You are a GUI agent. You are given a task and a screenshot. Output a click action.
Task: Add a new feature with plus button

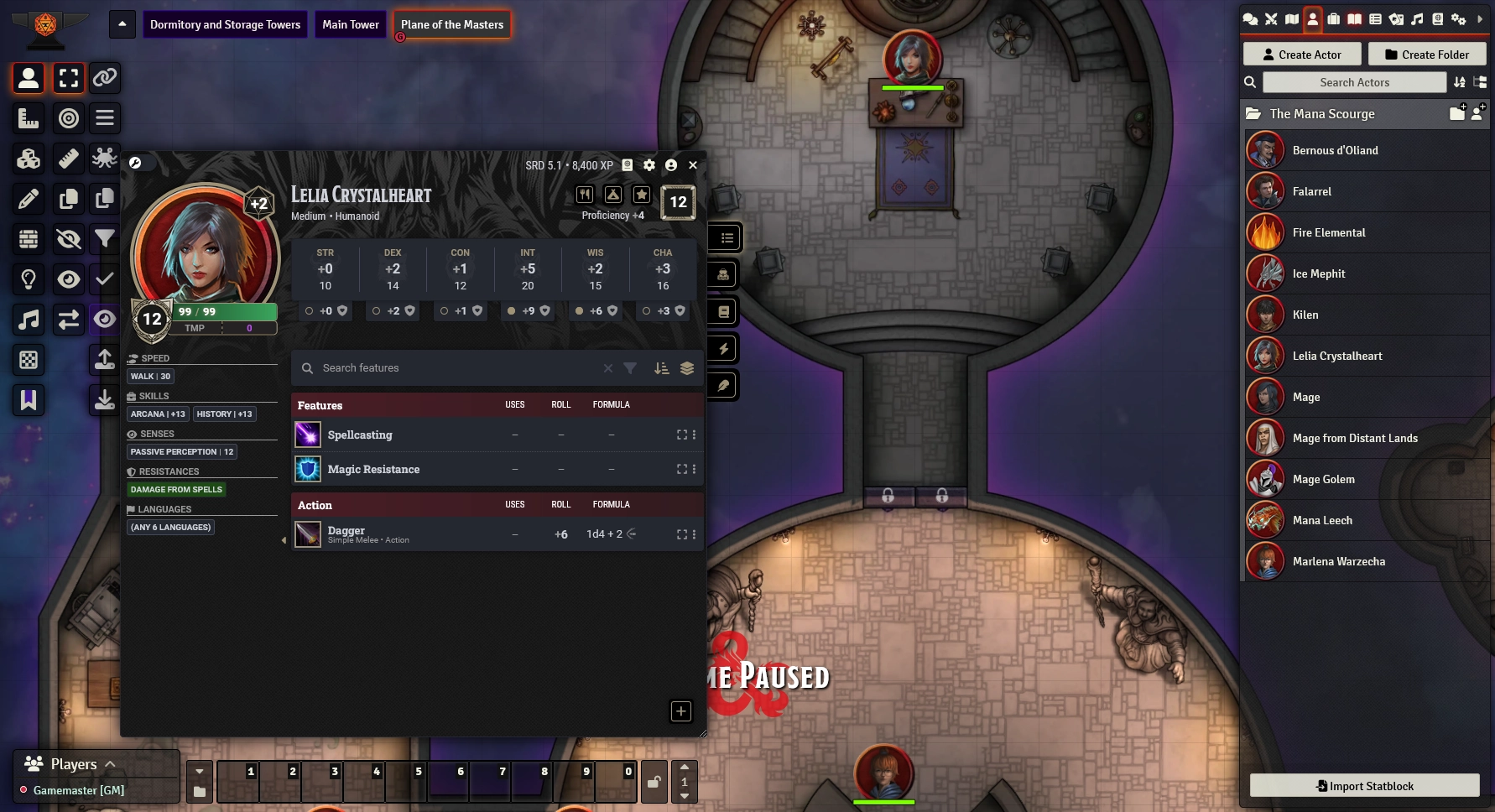click(680, 711)
